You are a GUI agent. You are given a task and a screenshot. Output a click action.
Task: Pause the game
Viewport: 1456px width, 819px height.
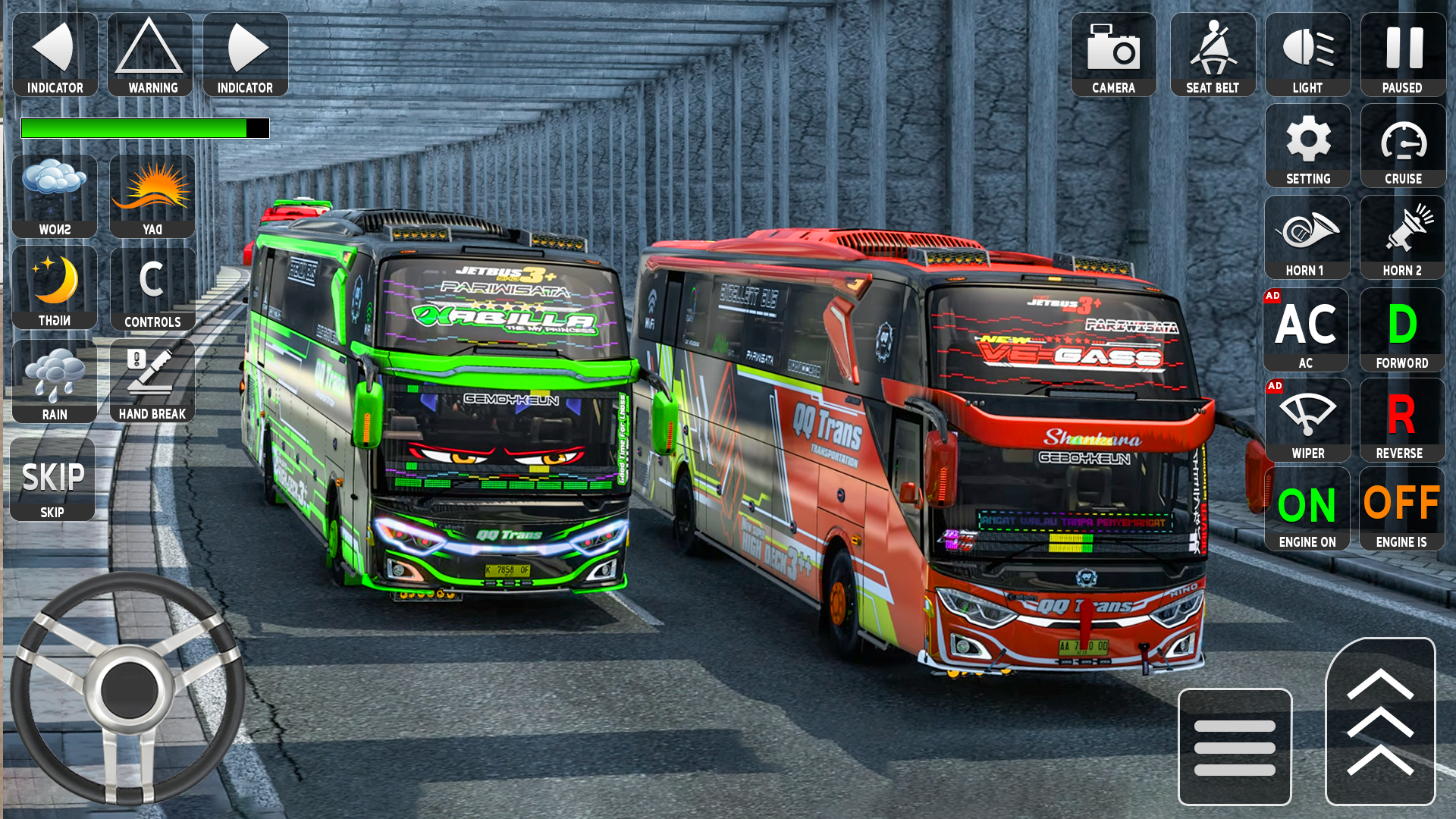pyautogui.click(x=1402, y=53)
